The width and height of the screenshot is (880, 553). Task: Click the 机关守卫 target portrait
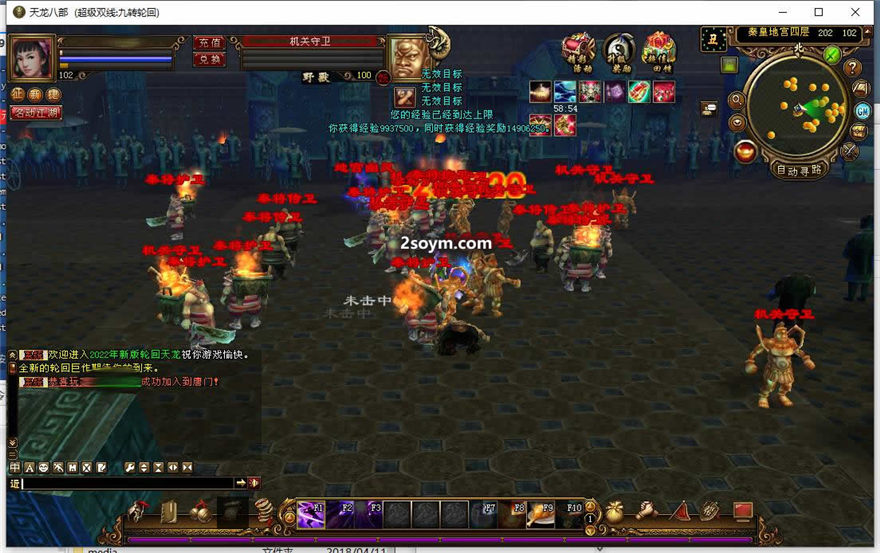[408, 58]
